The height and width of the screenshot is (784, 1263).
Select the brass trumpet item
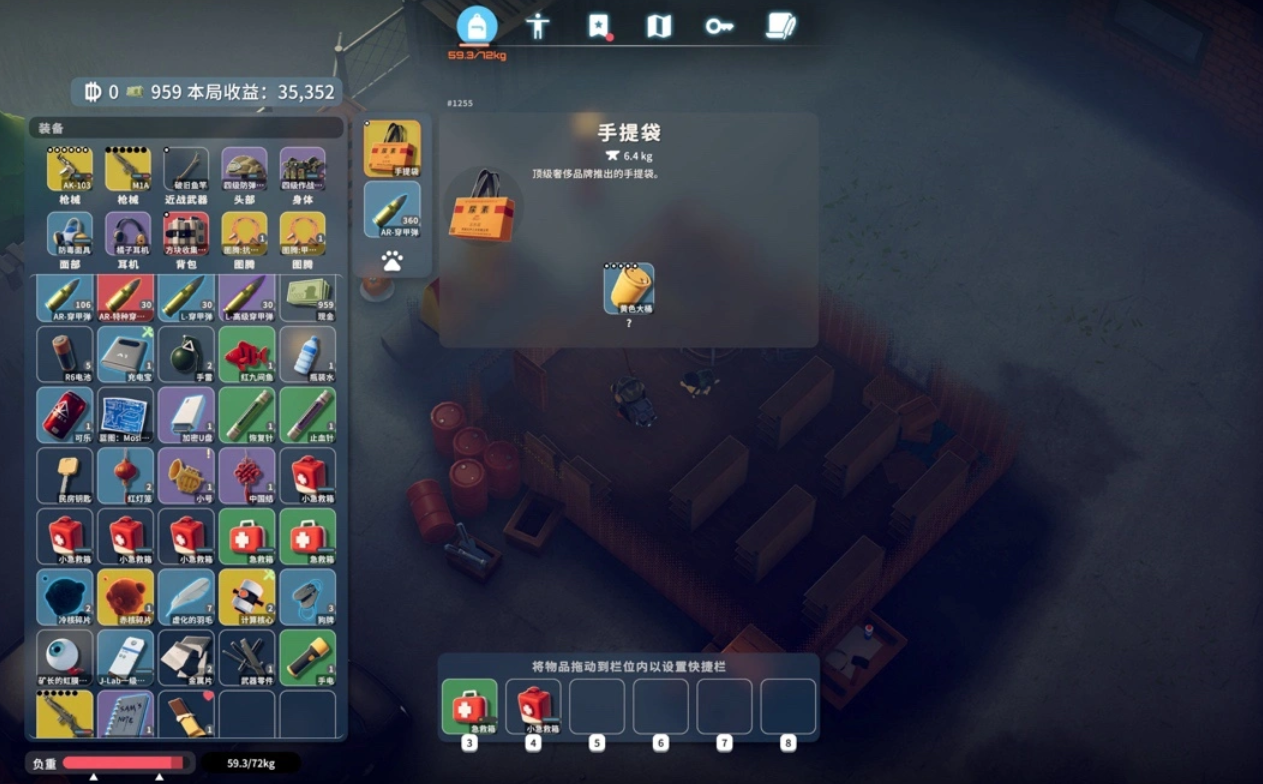tap(186, 476)
